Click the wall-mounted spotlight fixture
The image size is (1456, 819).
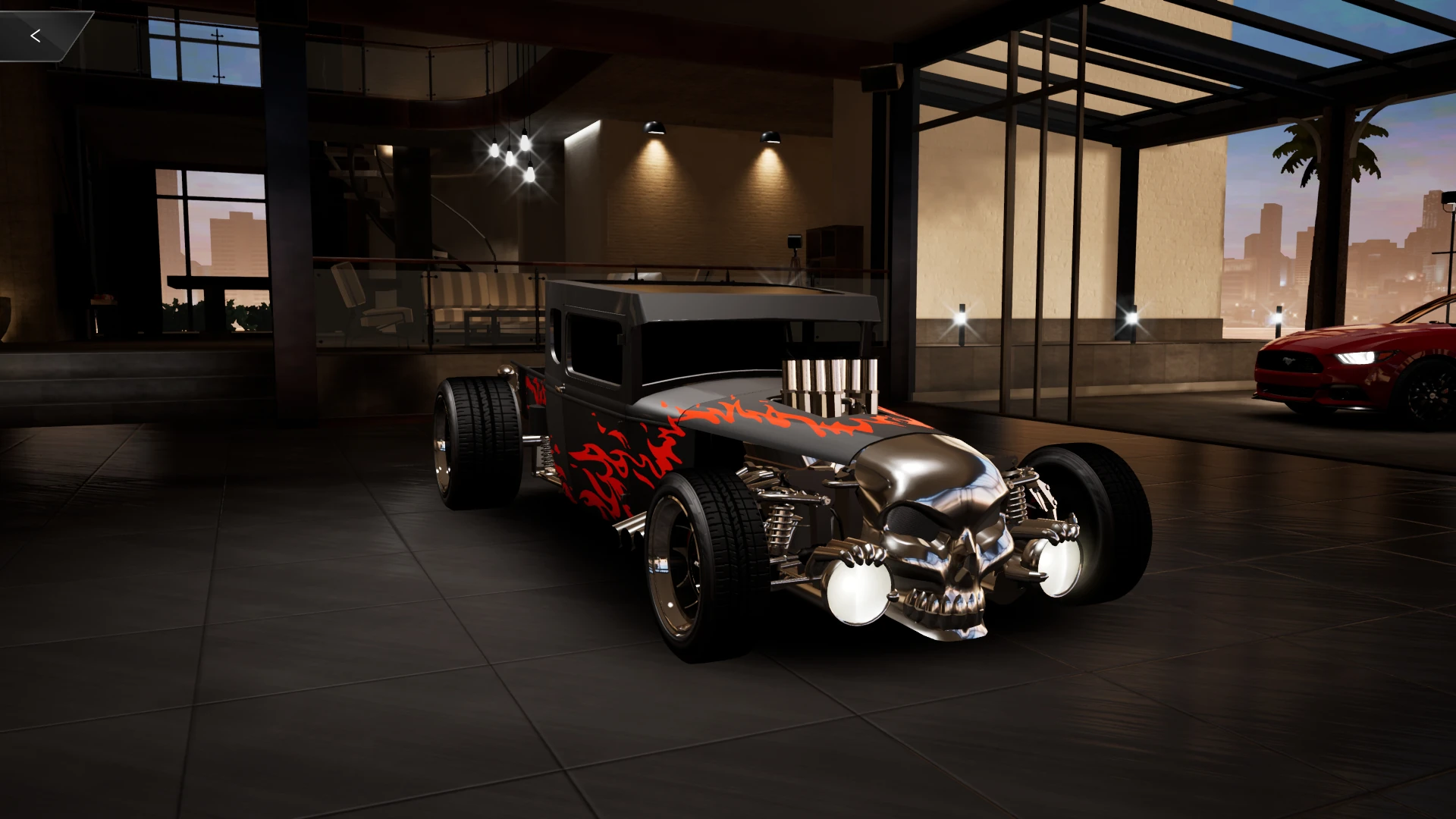[654, 129]
